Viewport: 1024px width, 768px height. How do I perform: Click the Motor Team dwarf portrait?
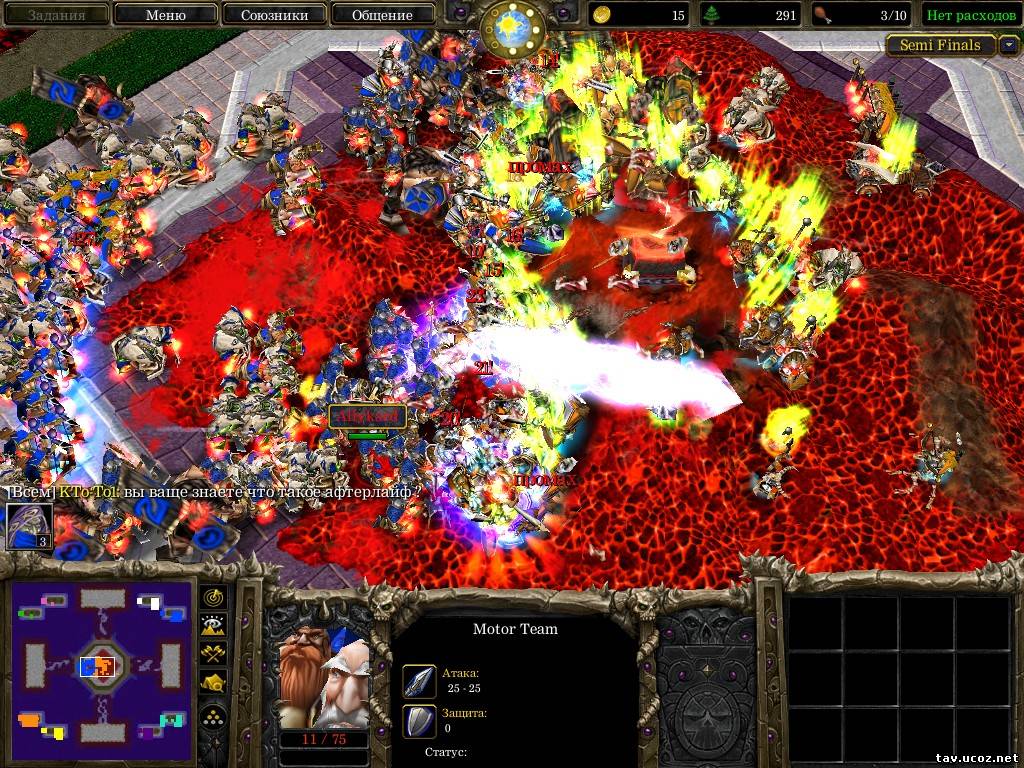[324, 674]
